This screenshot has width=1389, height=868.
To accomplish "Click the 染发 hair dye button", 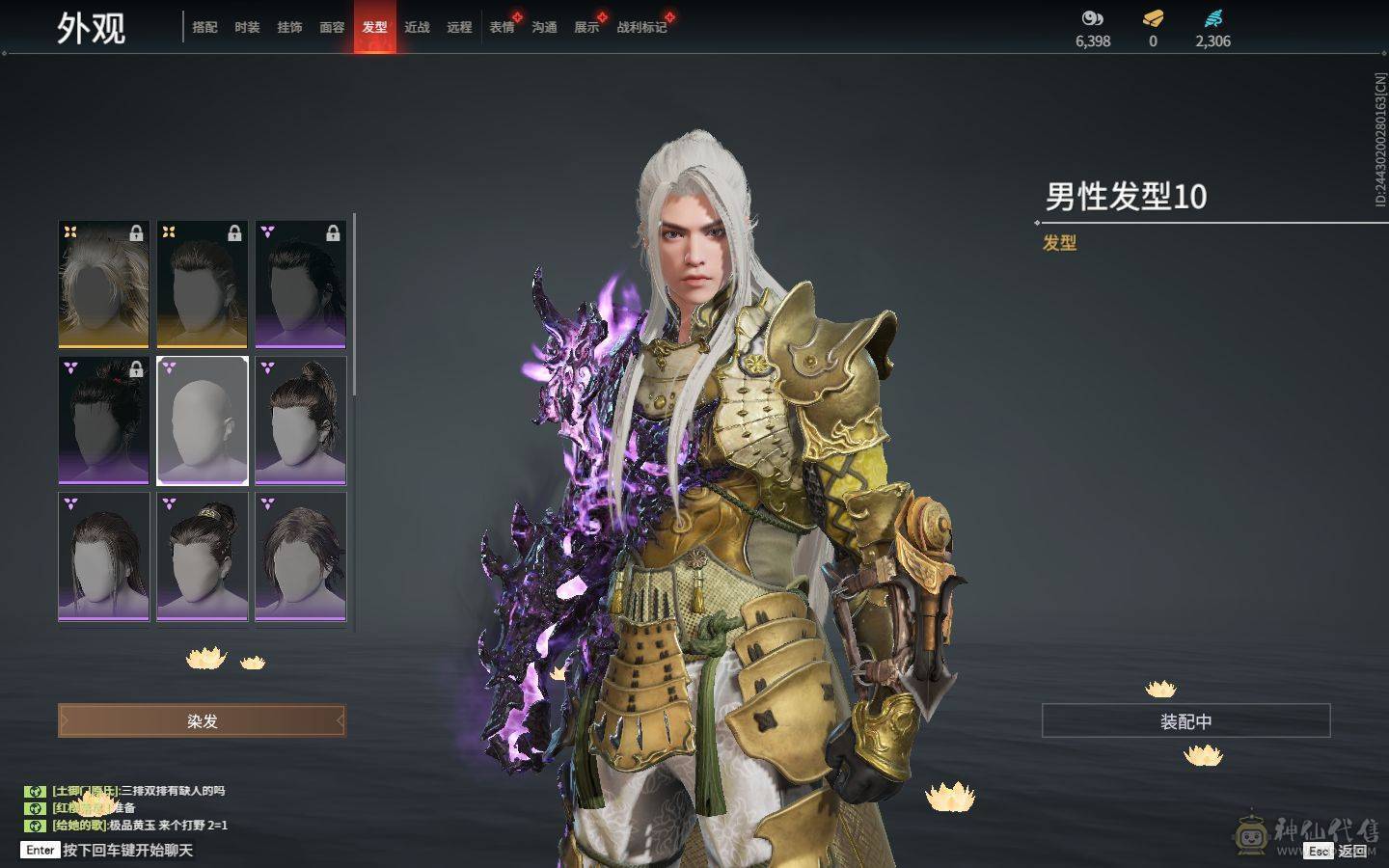I will [x=202, y=720].
